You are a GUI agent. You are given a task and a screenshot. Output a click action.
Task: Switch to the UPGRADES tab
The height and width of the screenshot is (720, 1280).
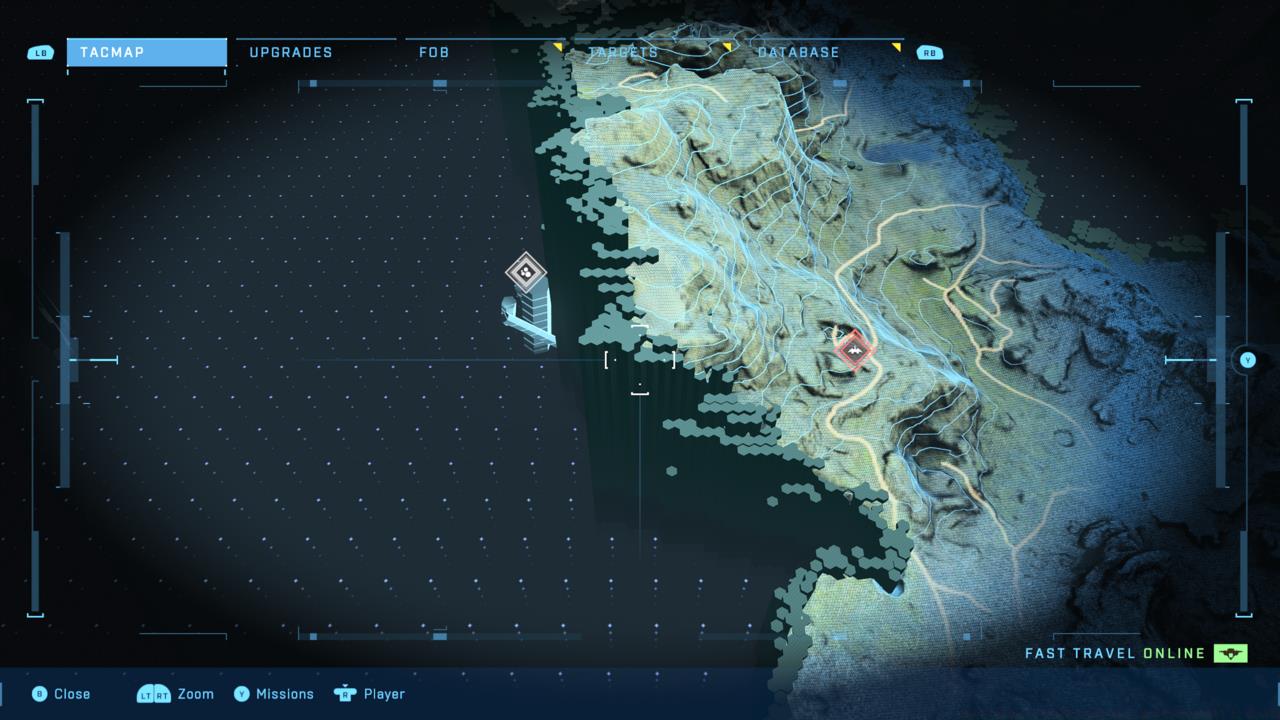click(x=291, y=52)
